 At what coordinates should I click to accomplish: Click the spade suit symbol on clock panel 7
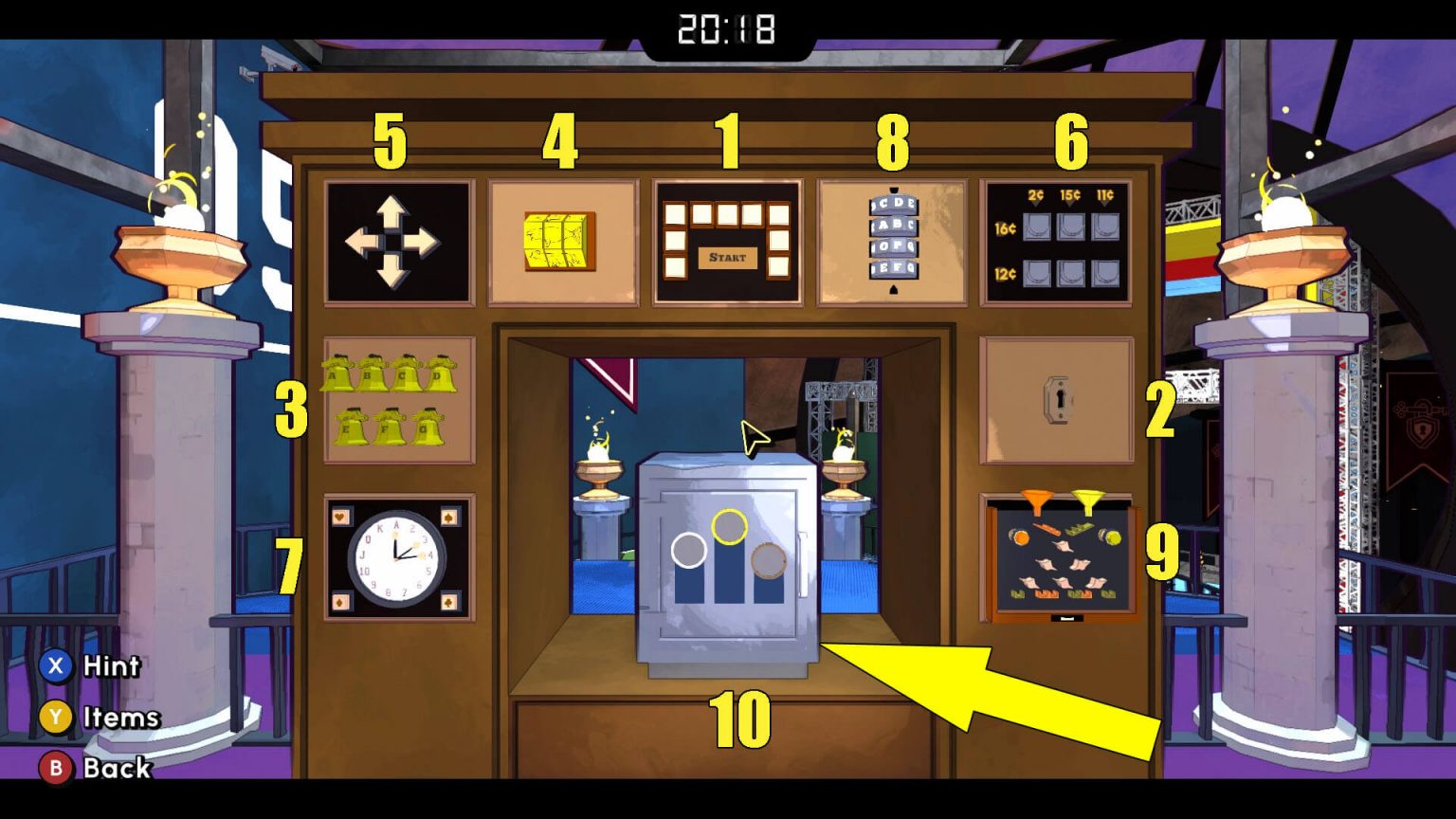(448, 517)
